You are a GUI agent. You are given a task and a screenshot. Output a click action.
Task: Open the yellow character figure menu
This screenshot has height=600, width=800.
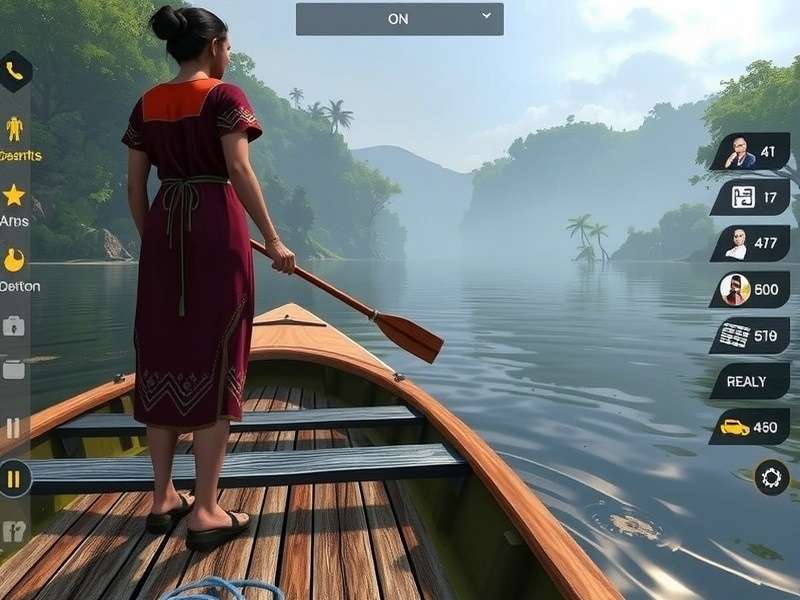14,130
